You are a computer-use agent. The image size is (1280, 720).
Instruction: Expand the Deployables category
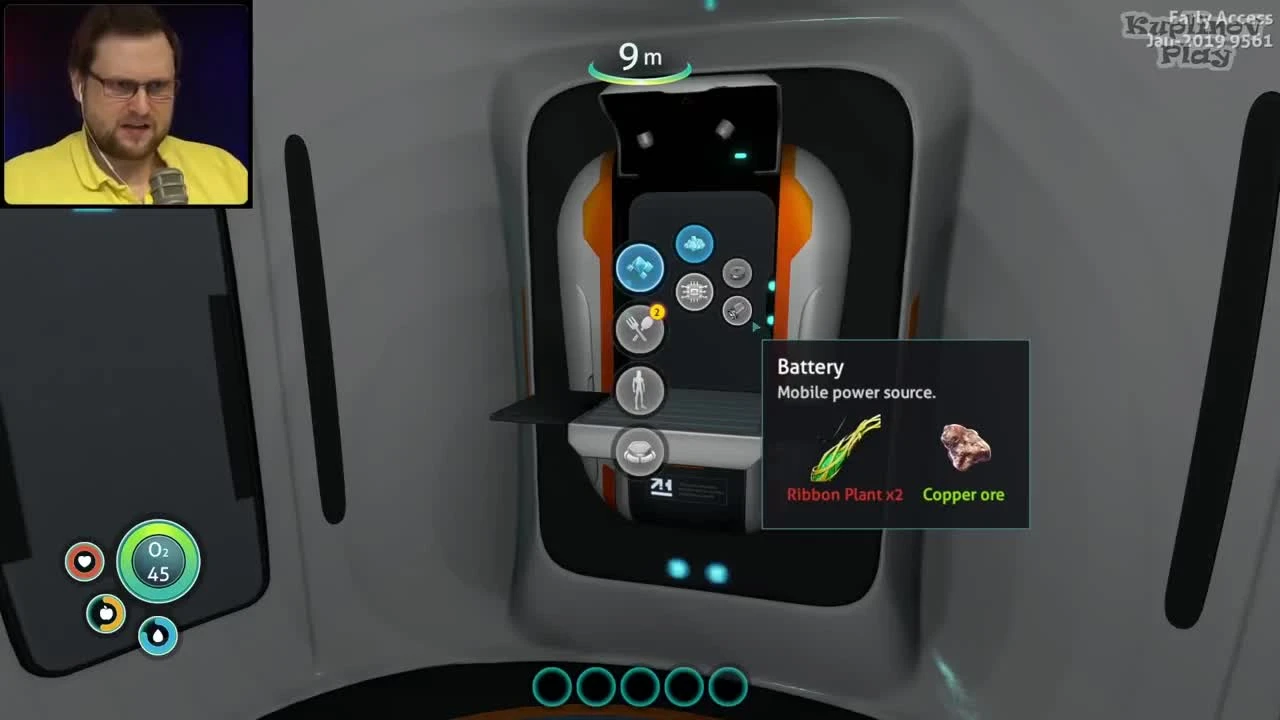[641, 452]
